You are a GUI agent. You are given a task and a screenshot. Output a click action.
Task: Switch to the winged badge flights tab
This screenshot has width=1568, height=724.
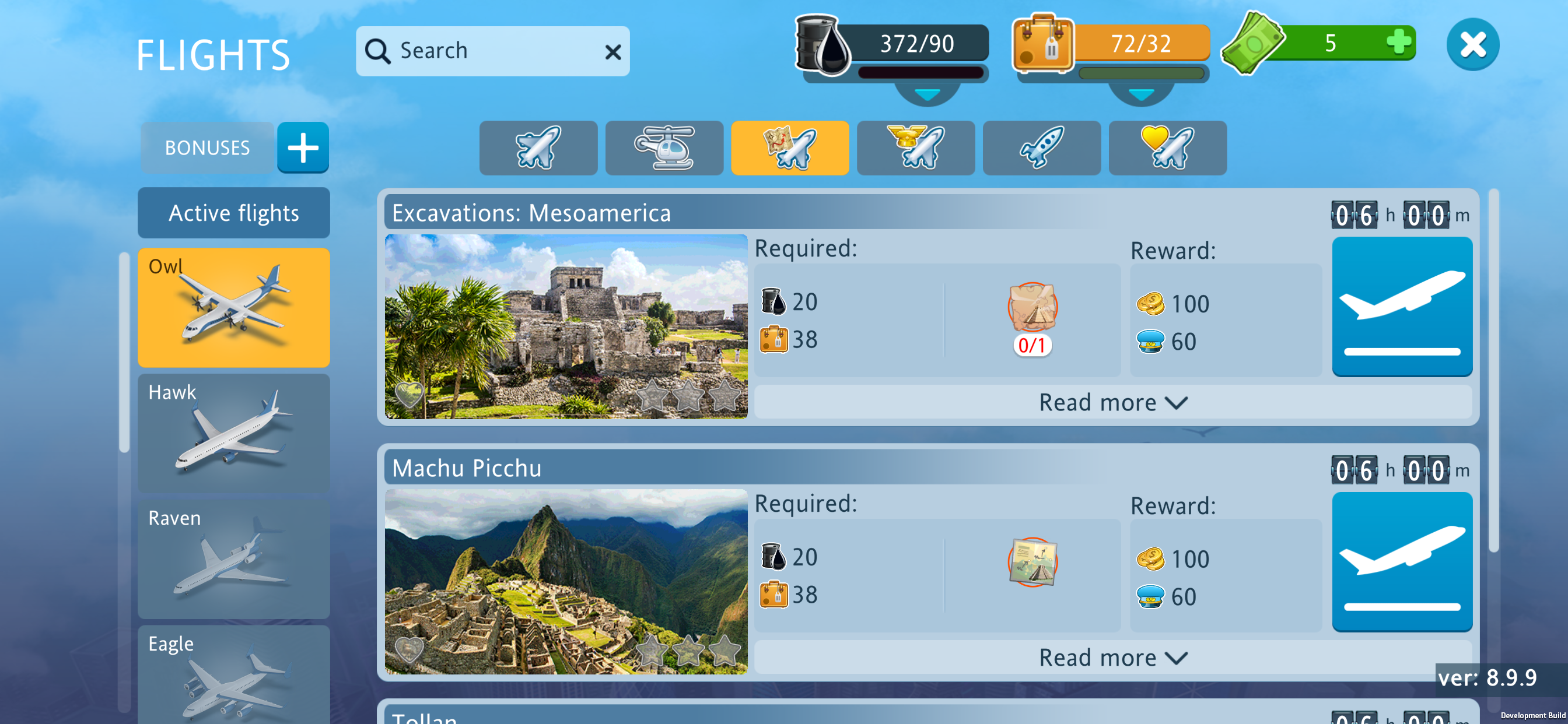(915, 148)
